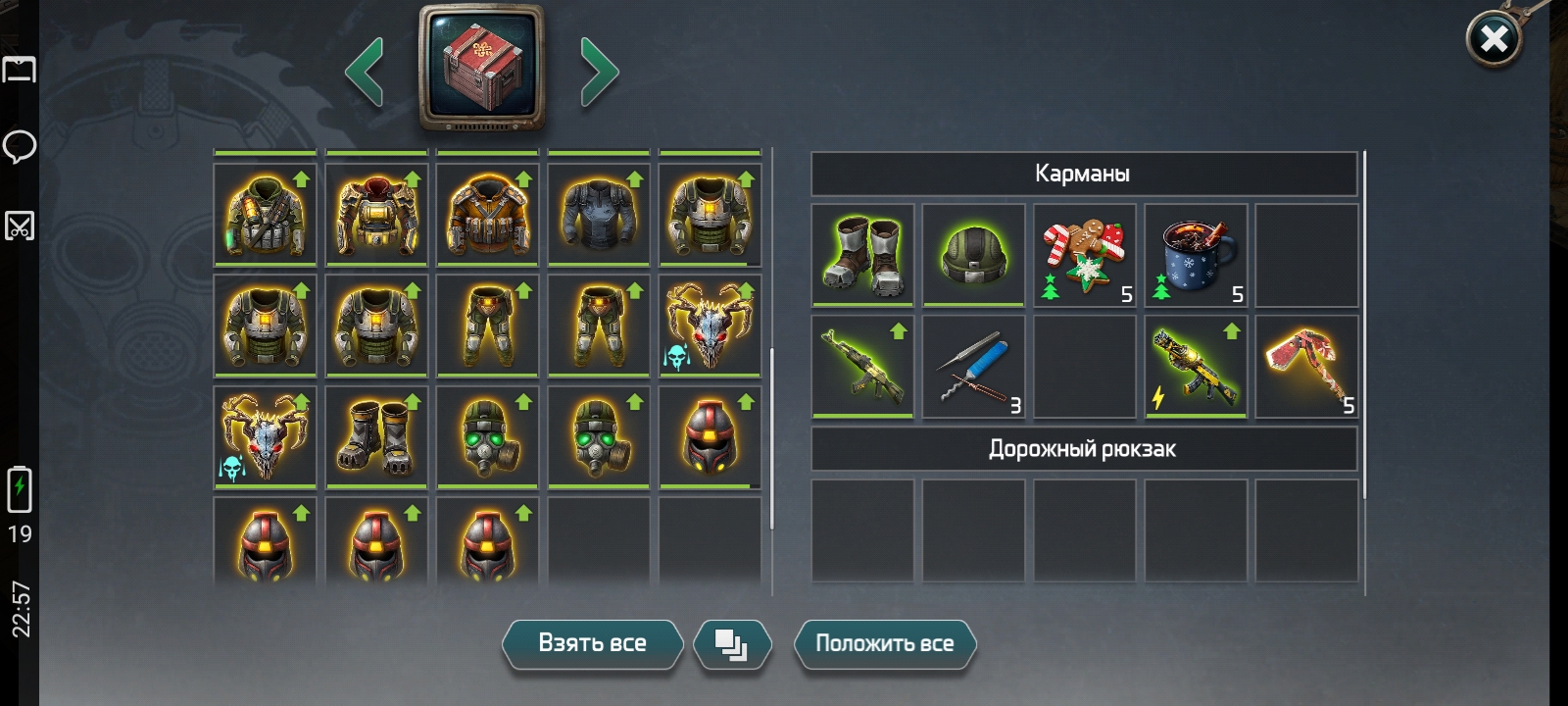The height and width of the screenshot is (706, 1568).
Task: Open the red chest icon at the top
Action: (481, 68)
